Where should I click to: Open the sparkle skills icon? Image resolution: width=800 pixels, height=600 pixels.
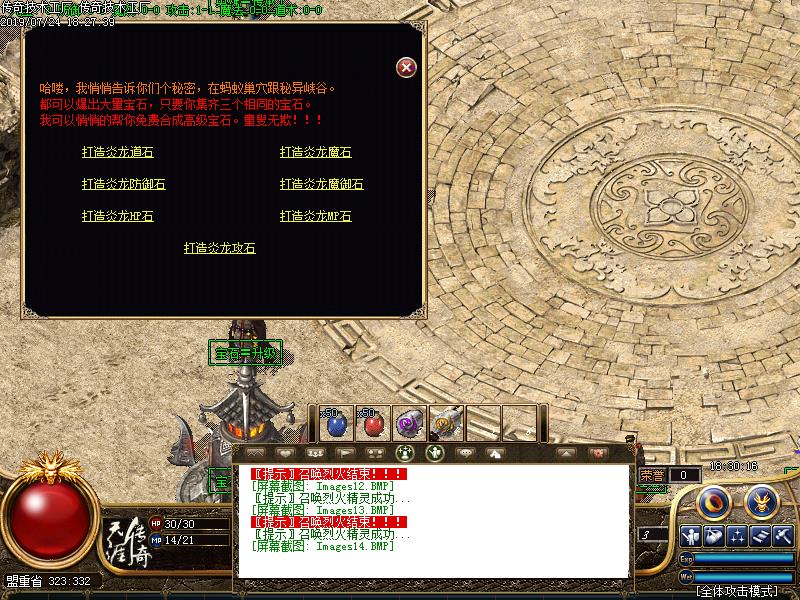[738, 536]
